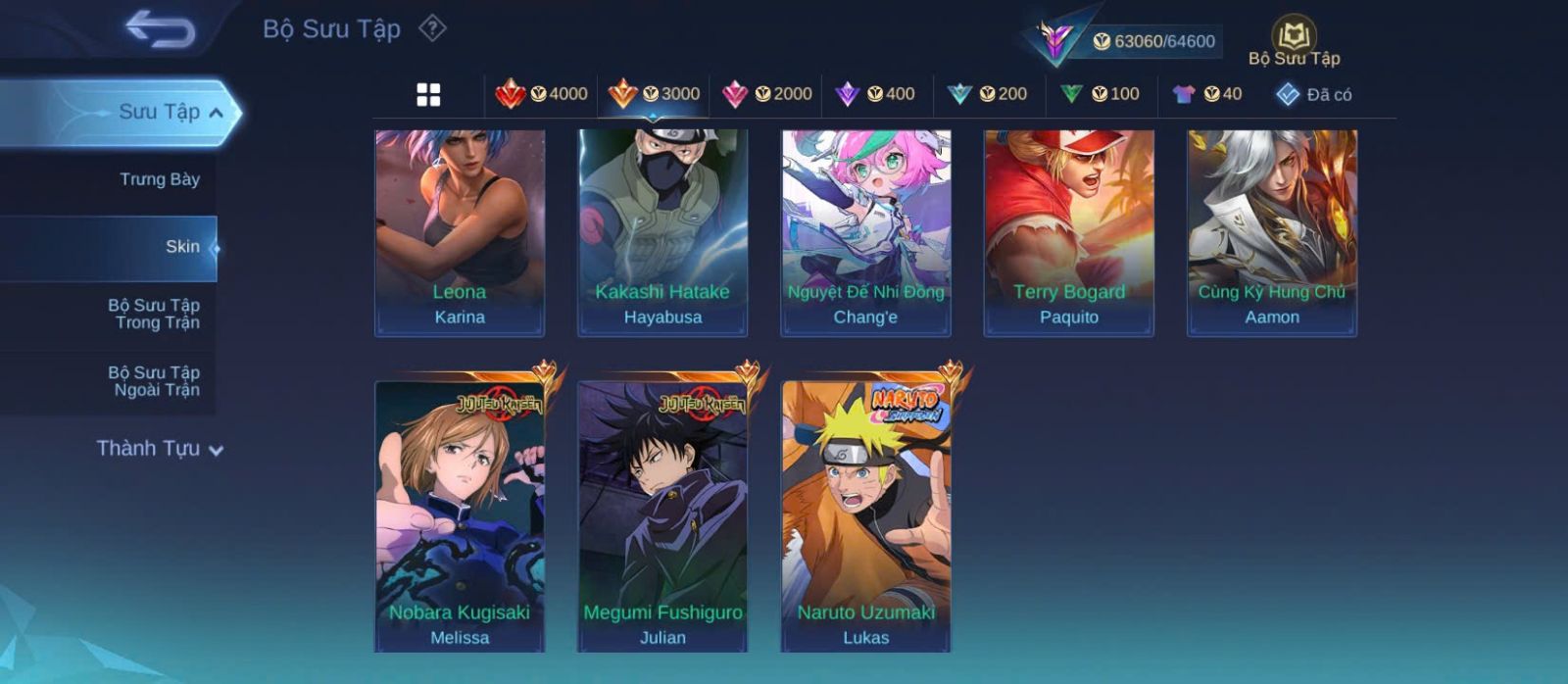Viewport: 1568px width, 684px height.
Task: Open Bộ Sưu Tập Ngoài Trận
Action: coord(154,381)
